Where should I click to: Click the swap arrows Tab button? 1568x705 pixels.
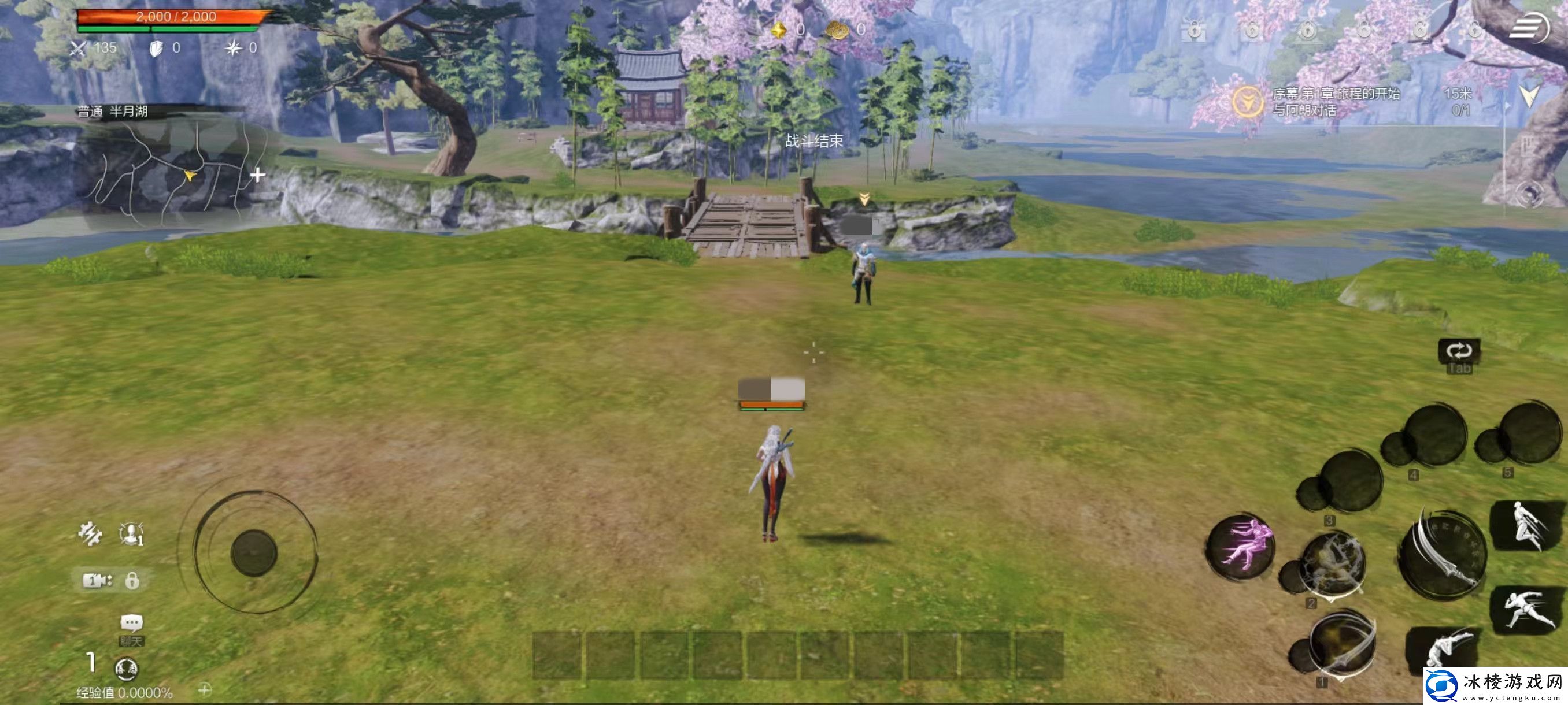point(1459,351)
